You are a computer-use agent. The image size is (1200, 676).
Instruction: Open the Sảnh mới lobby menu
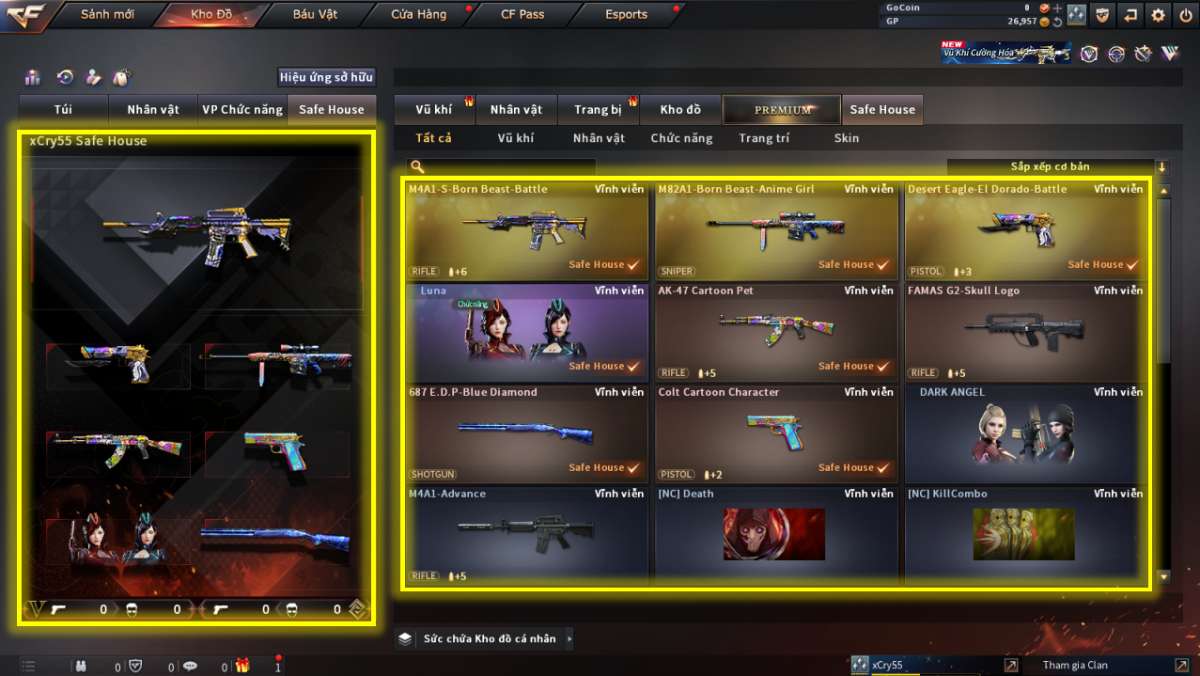tap(107, 15)
